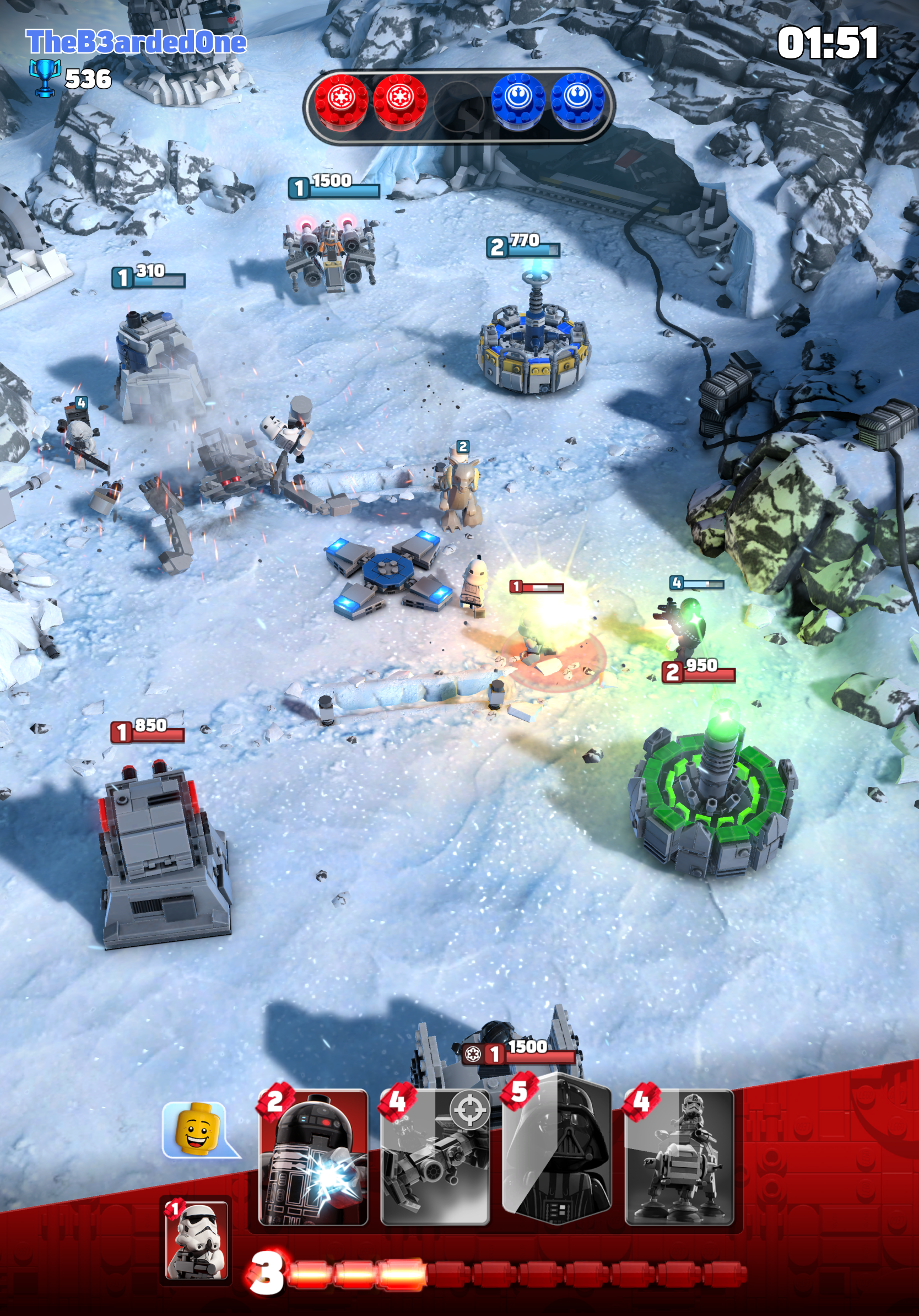This screenshot has height=1316, width=919.
Task: Open the emote smiley face button
Action: click(x=199, y=1131)
